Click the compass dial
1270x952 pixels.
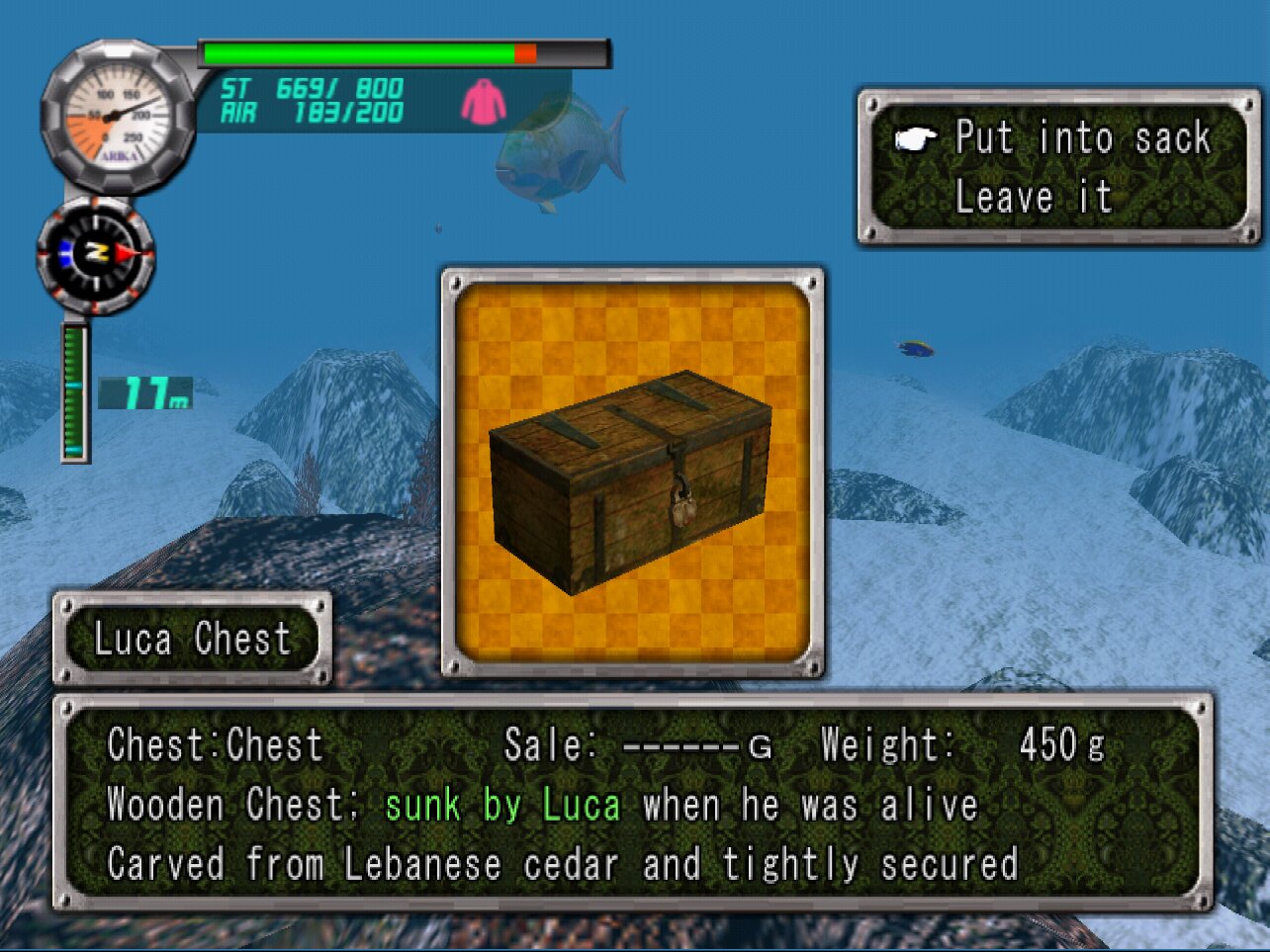96,255
